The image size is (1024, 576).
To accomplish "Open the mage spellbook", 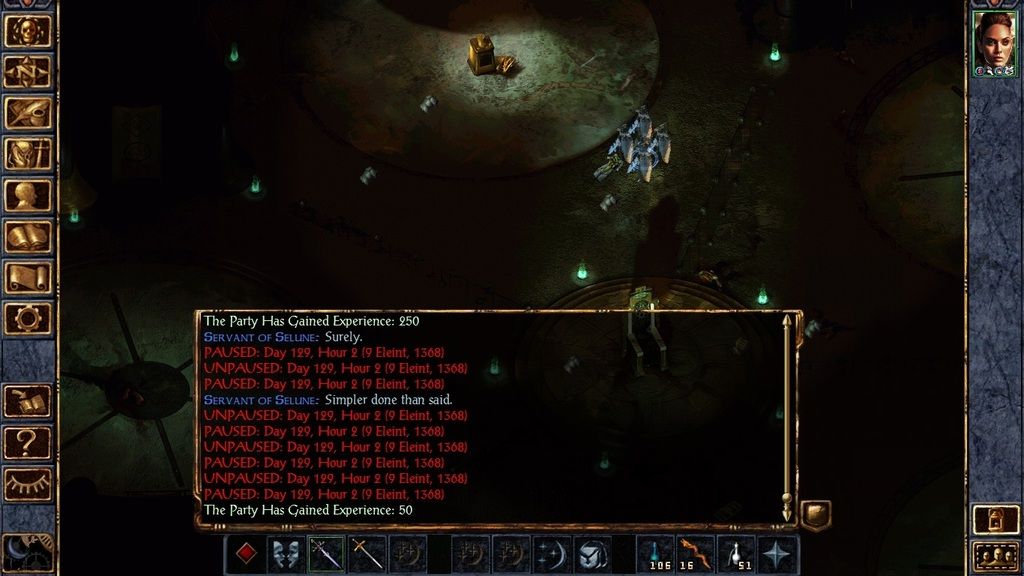I will (x=28, y=236).
